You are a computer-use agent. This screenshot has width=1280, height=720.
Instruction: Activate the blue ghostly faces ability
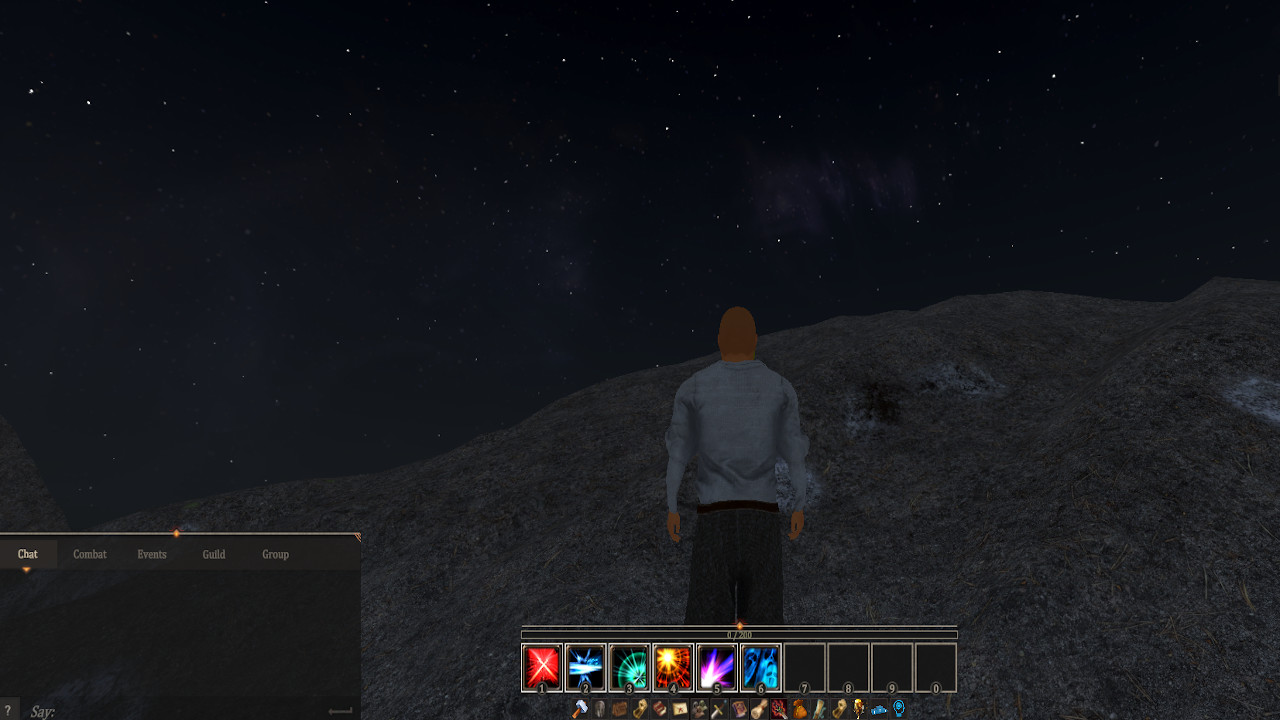761,667
